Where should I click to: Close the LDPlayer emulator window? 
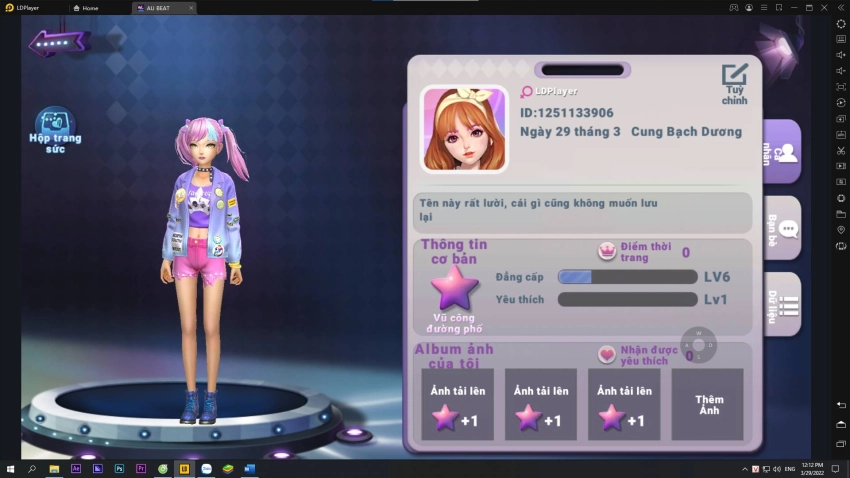pyautogui.click(x=825, y=7)
